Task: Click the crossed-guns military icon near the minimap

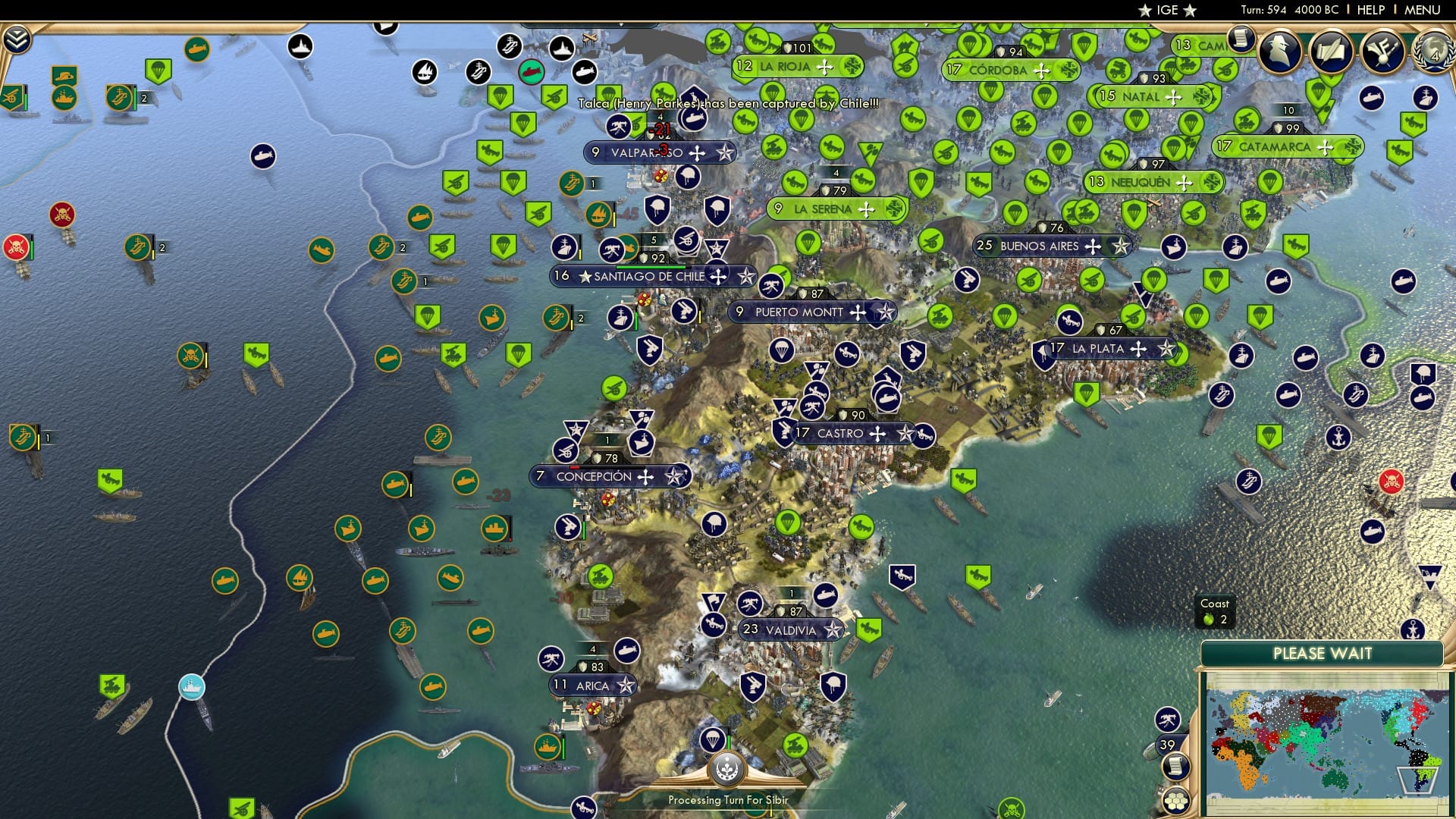Action: [x=1169, y=720]
